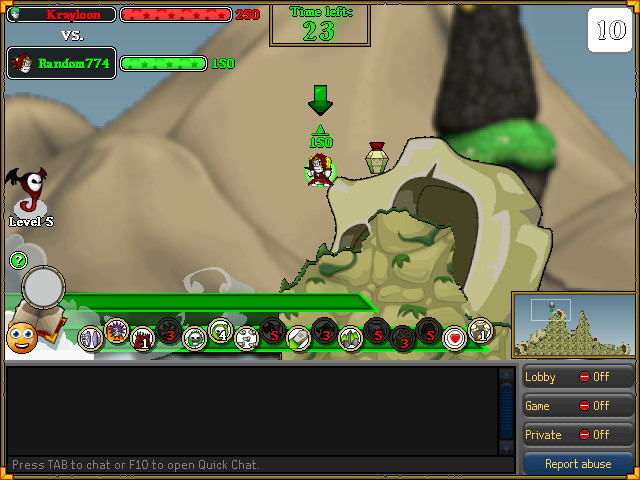The image size is (640, 480).
Task: Select the red heart spell icon
Action: [x=455, y=338]
